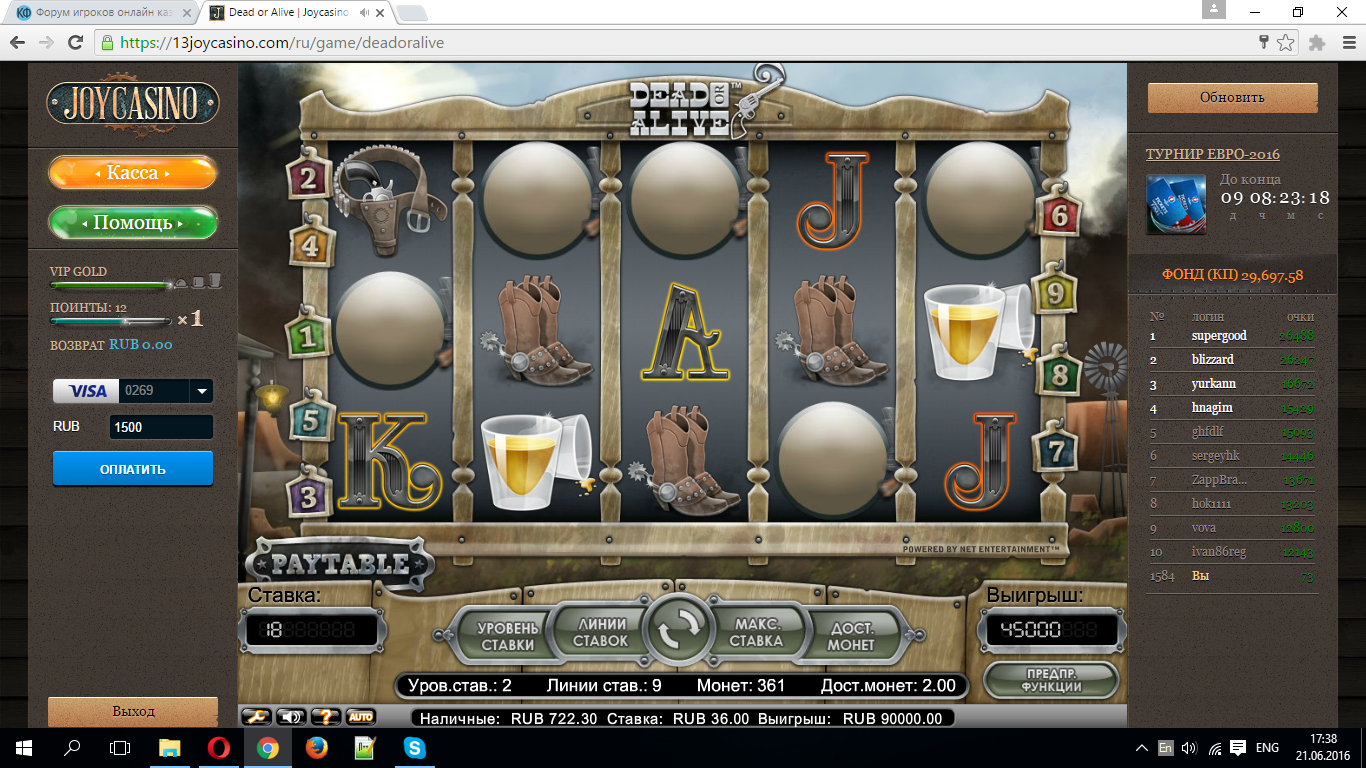The image size is (1366, 768).
Task: Open the Касса cashier
Action: 133,173
